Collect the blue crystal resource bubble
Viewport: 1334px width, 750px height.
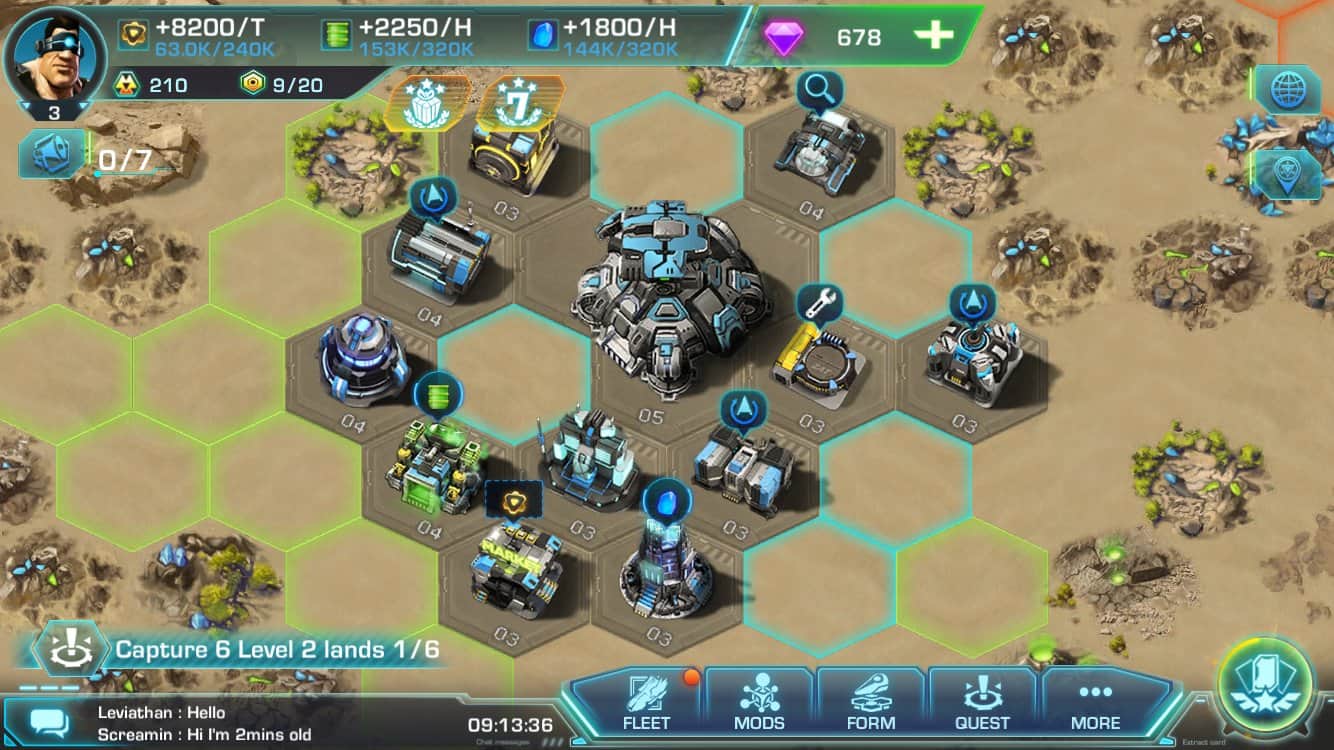(661, 499)
